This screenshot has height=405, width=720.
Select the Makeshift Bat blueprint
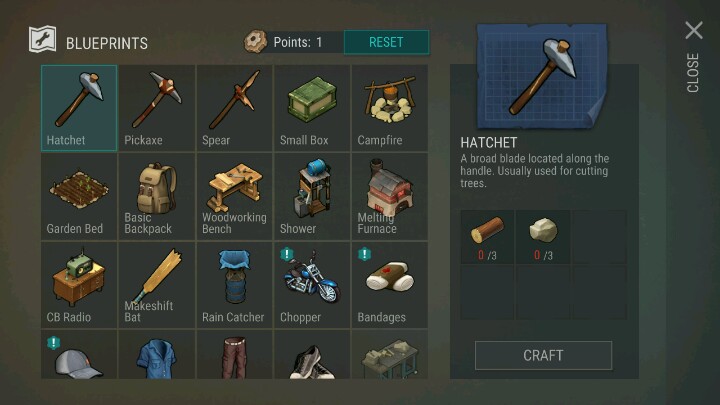[157, 284]
